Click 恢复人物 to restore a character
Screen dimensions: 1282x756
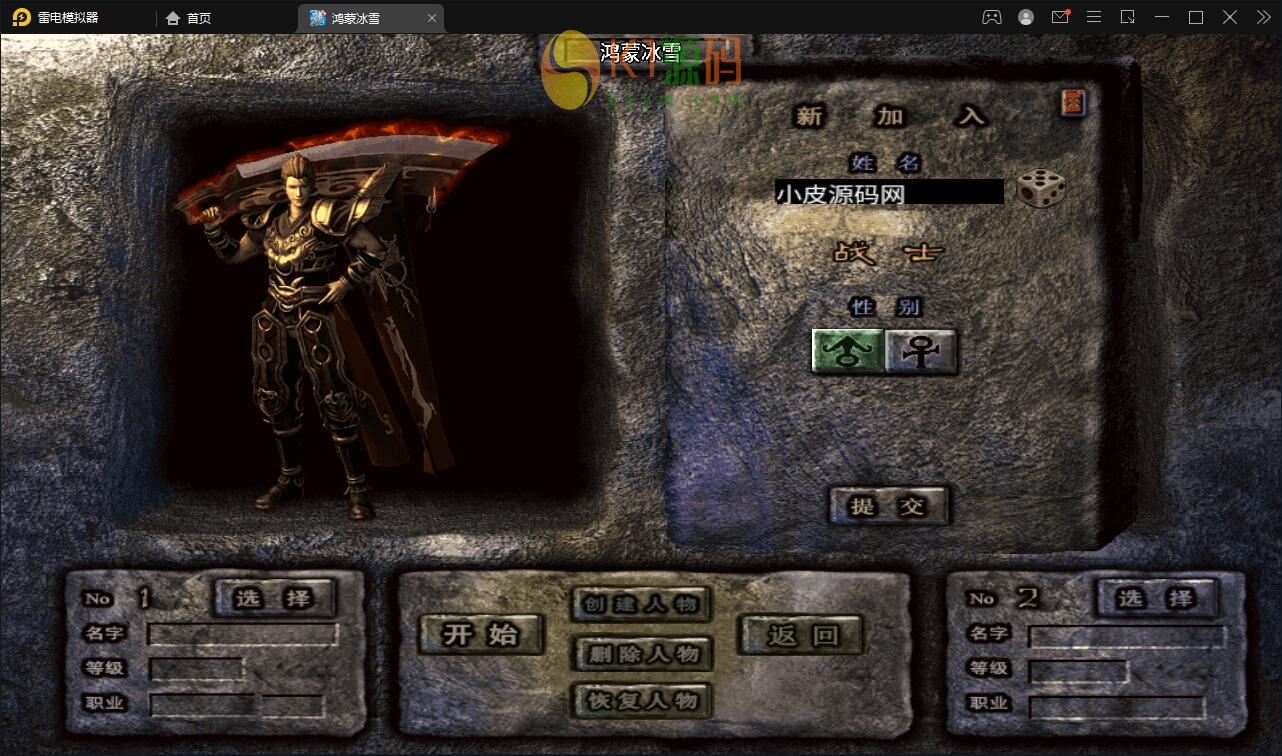[x=642, y=700]
